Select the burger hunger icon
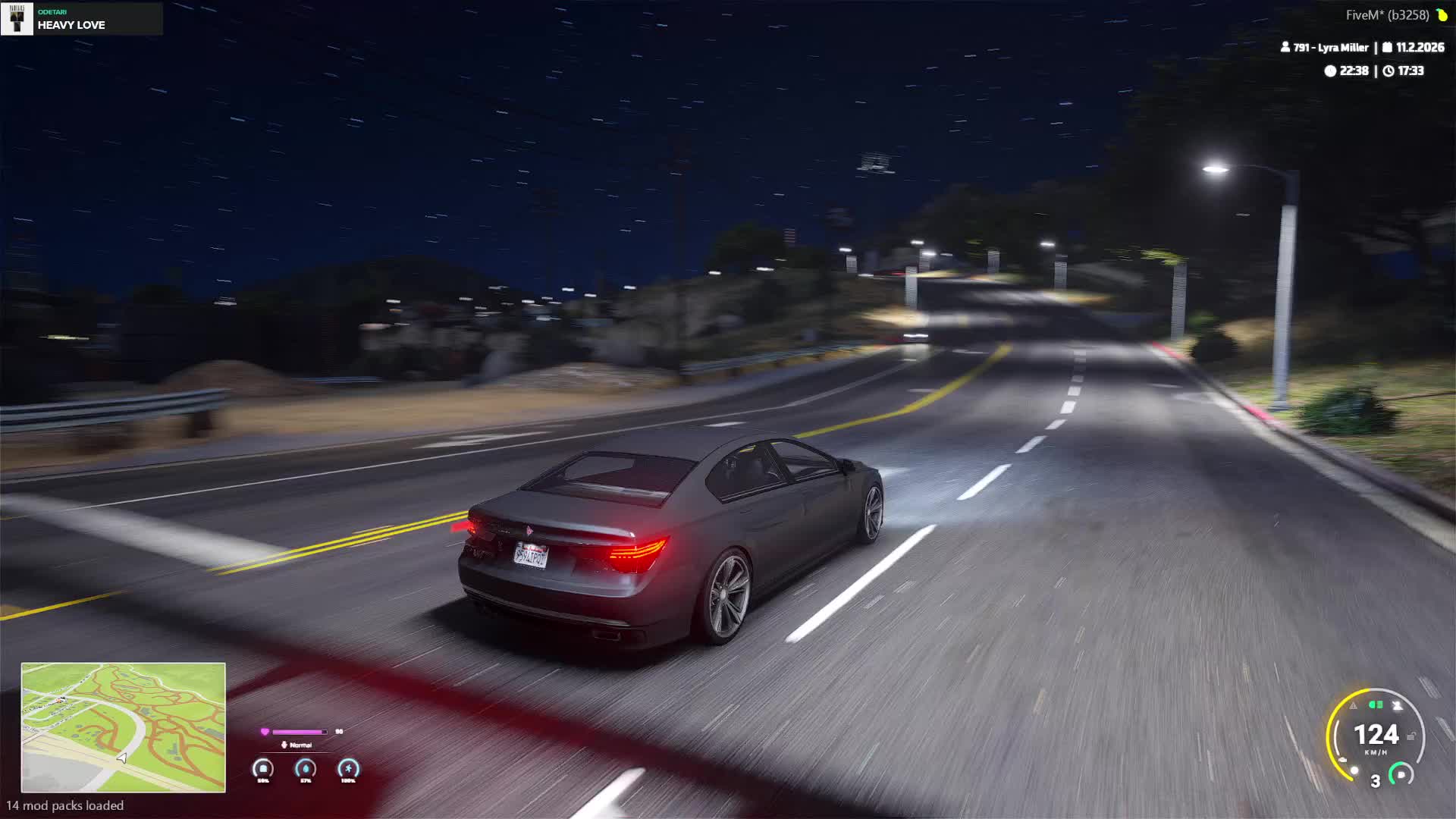 click(x=263, y=769)
